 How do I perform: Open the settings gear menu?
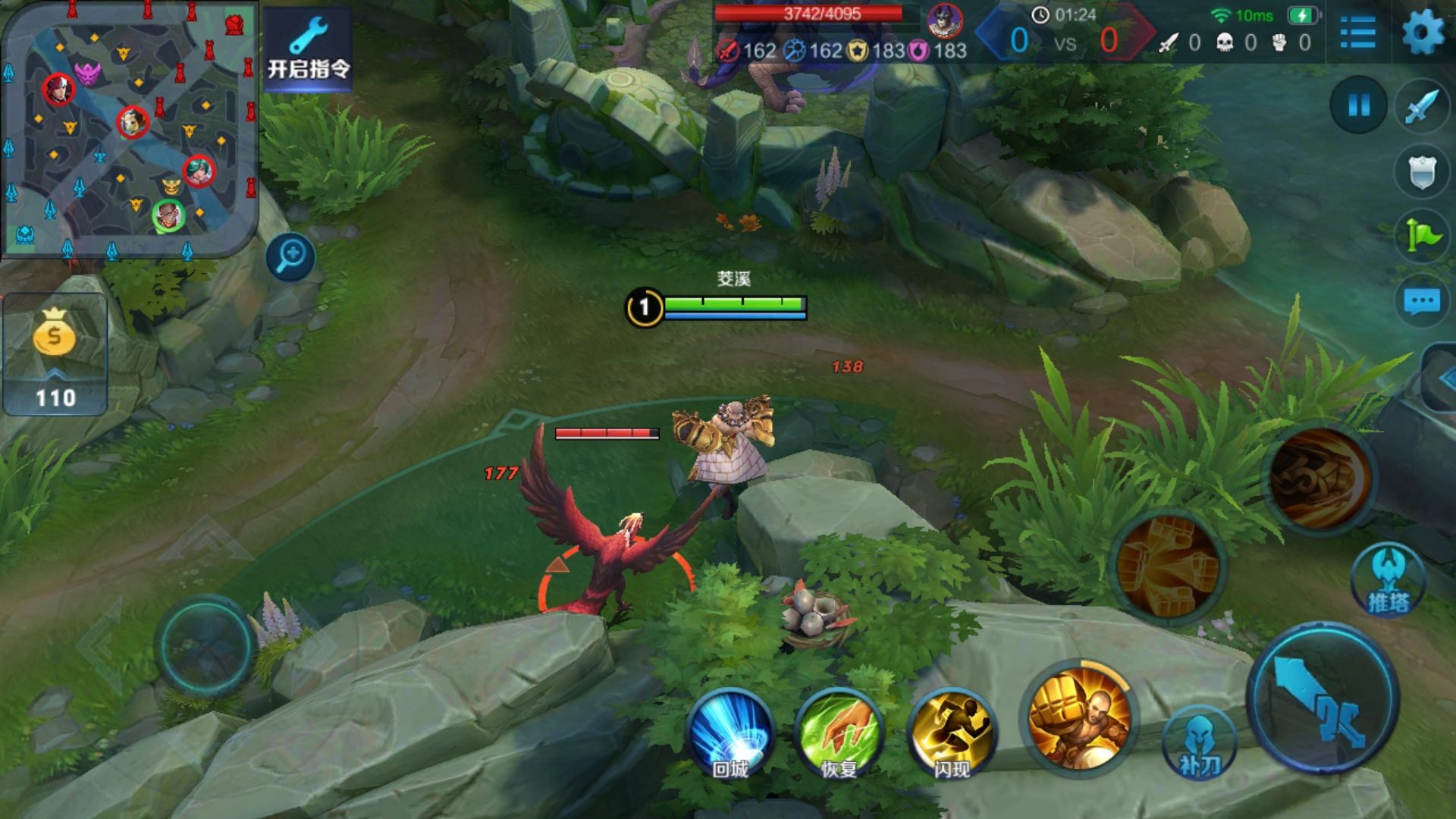click(1423, 33)
